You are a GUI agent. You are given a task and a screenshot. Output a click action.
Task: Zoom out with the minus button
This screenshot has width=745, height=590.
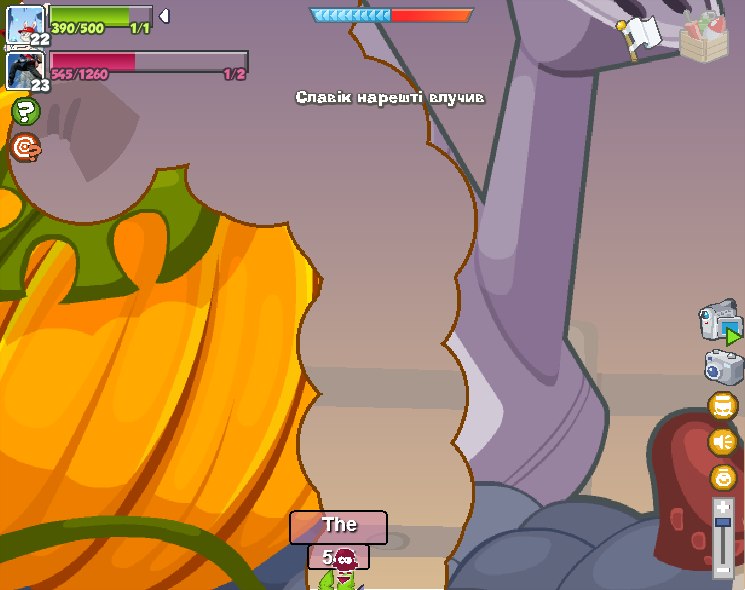[723, 570]
